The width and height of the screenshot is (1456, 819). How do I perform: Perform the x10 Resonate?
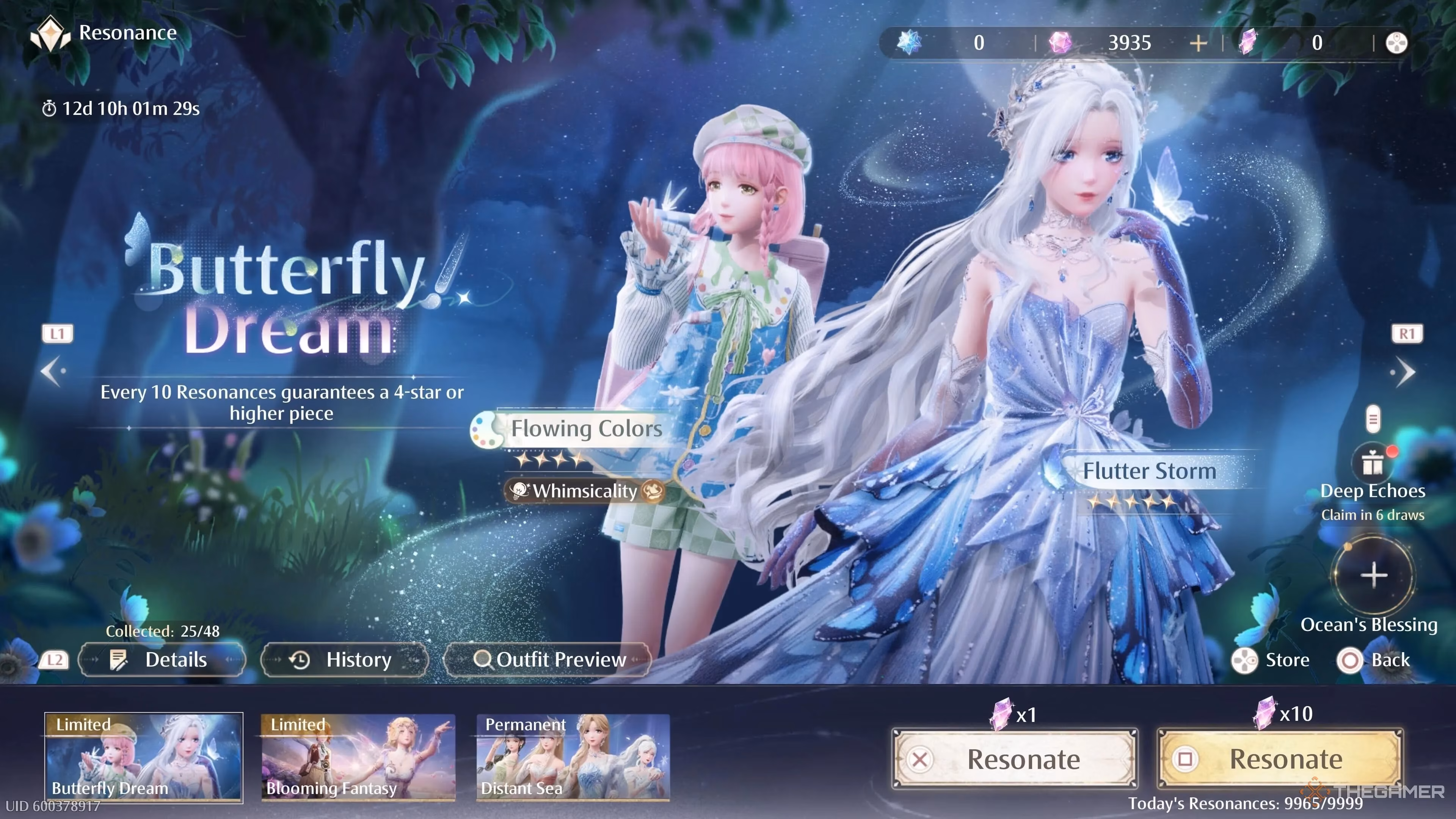click(1280, 759)
